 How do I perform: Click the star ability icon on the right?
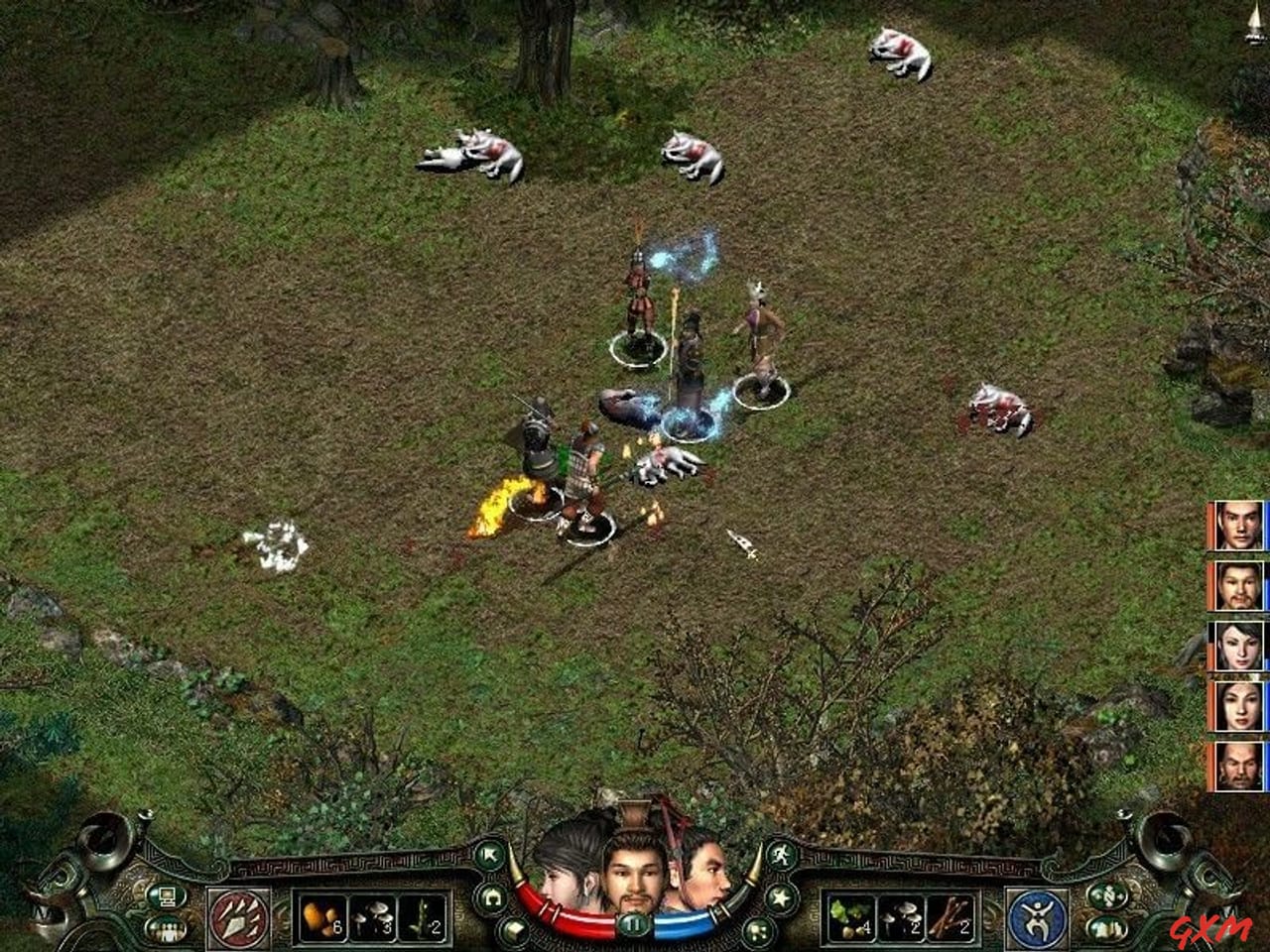780,896
